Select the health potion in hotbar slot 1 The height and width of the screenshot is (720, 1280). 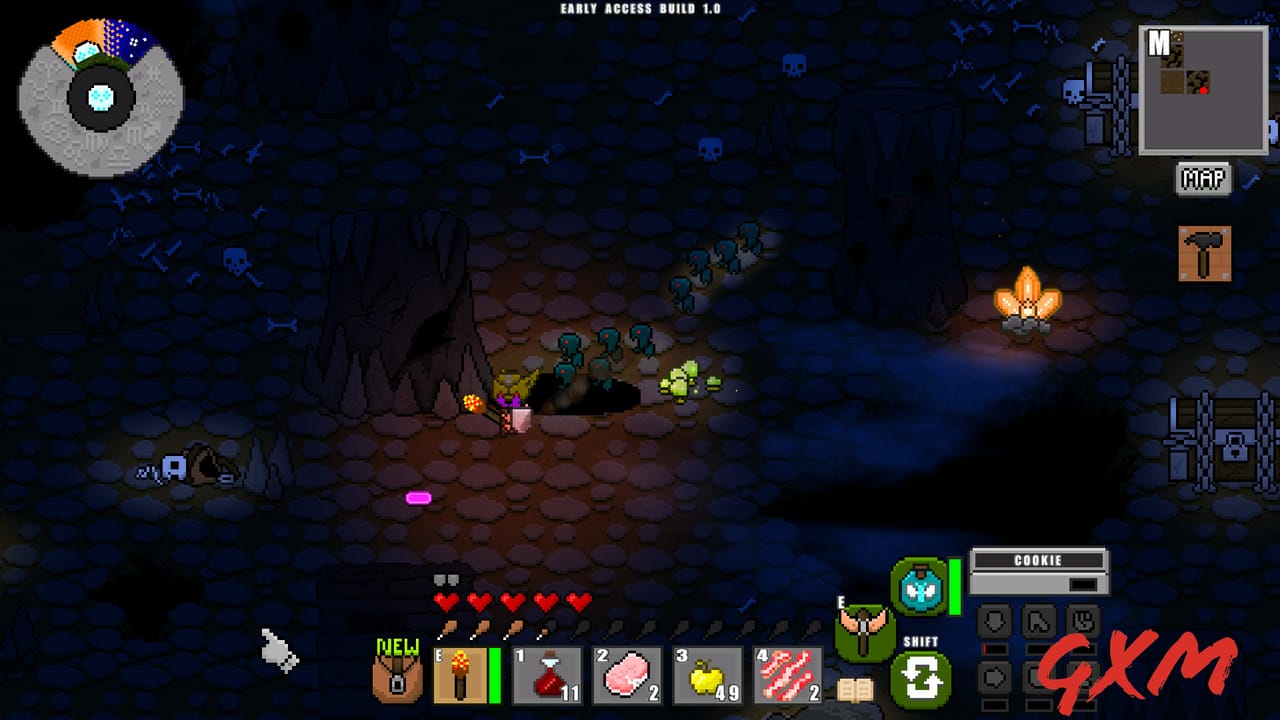[545, 675]
